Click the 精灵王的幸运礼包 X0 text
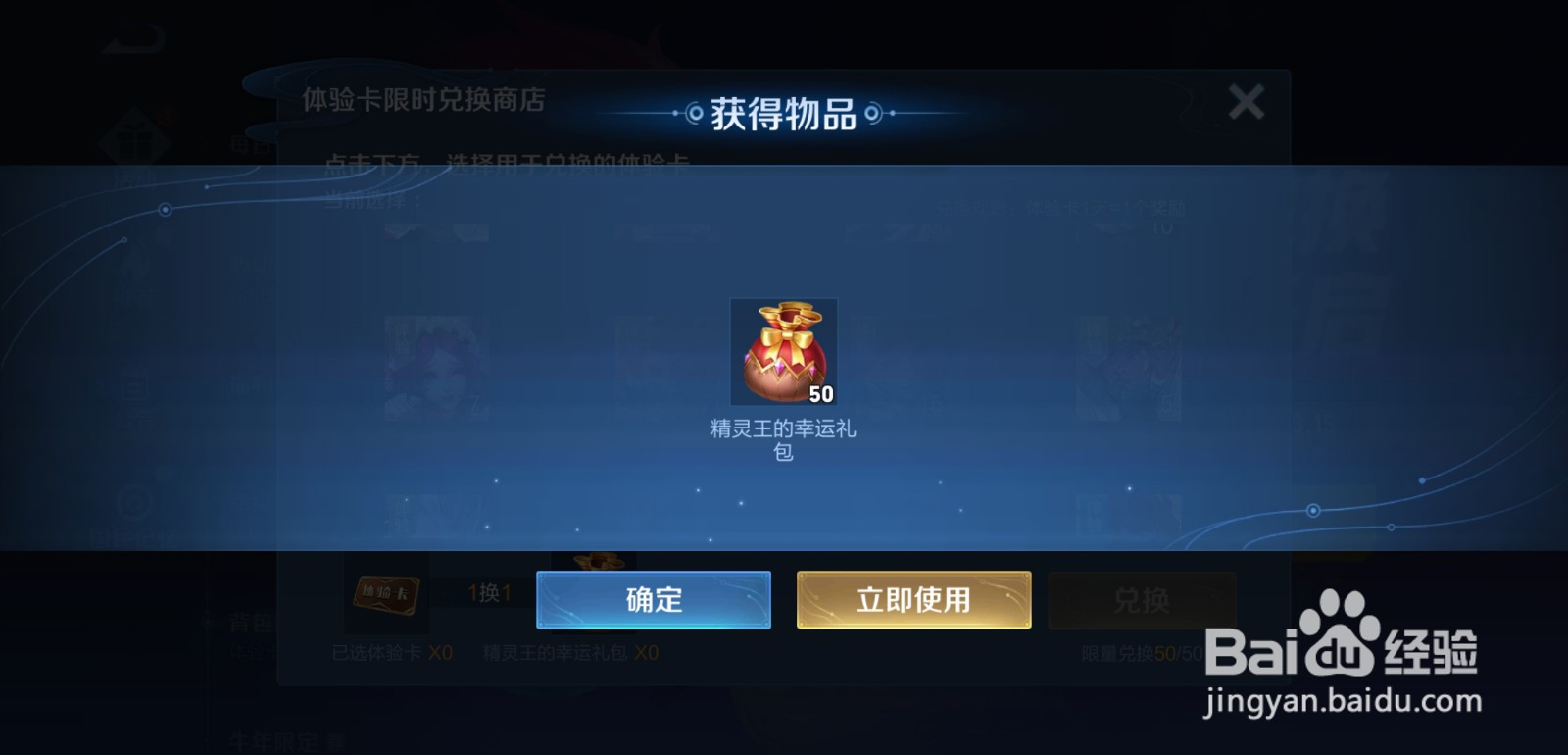This screenshot has width=1568, height=755. tap(568, 649)
